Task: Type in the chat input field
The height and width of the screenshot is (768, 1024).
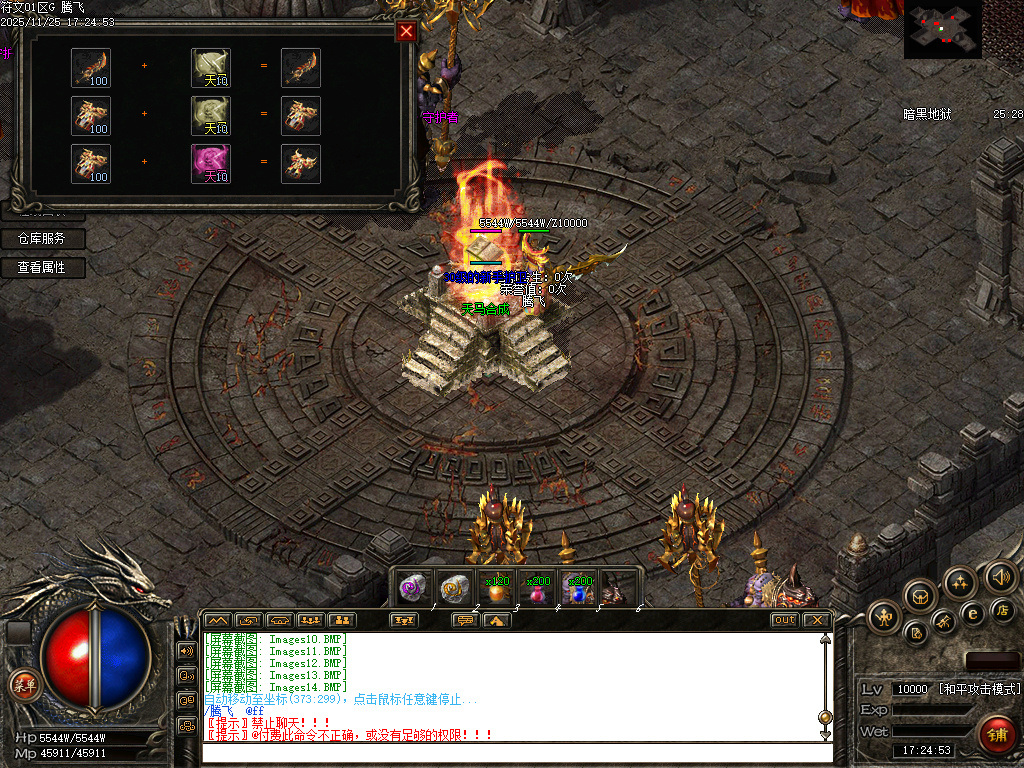Action: (x=515, y=752)
